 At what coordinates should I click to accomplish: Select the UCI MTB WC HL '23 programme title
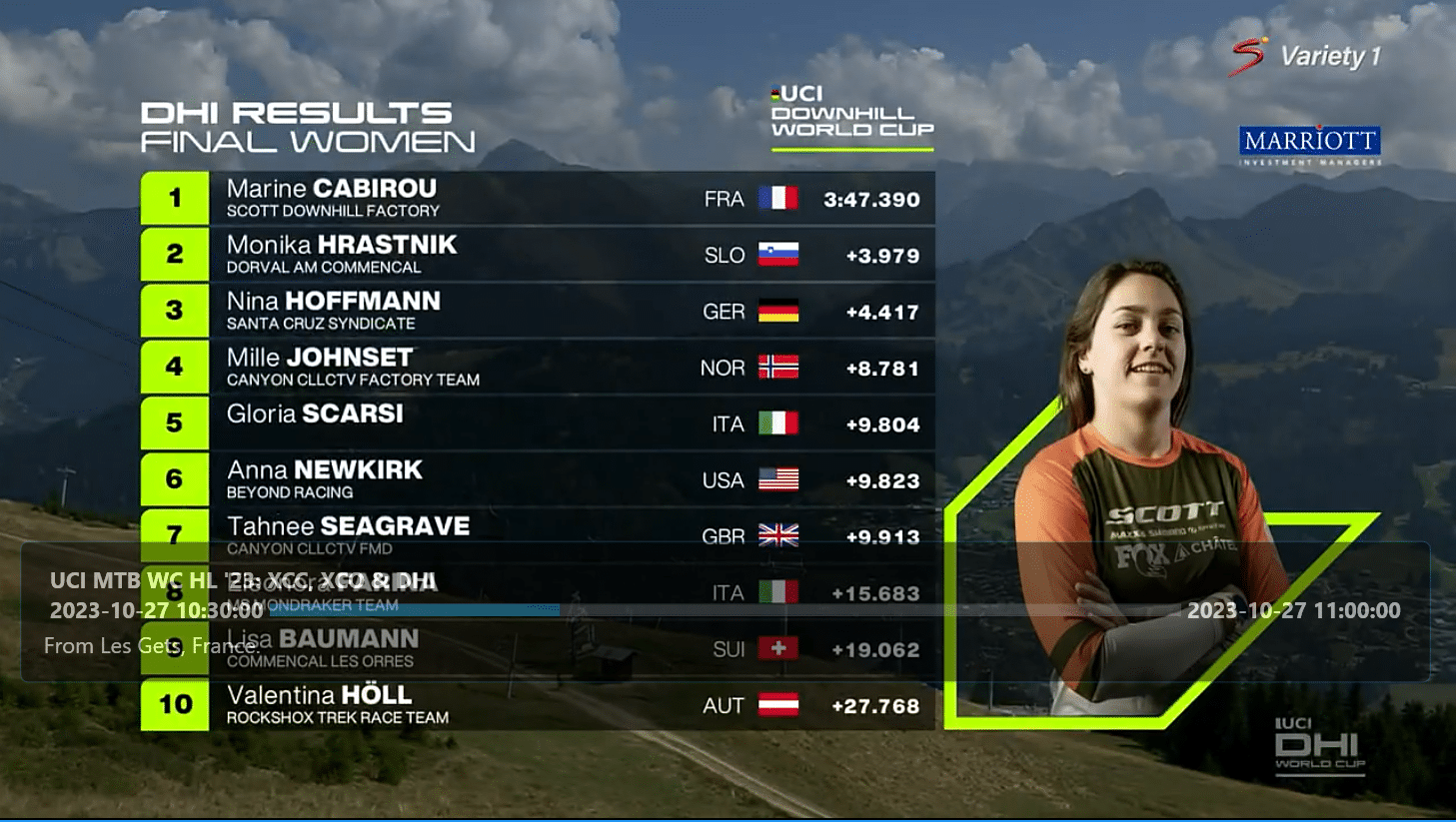[x=243, y=581]
